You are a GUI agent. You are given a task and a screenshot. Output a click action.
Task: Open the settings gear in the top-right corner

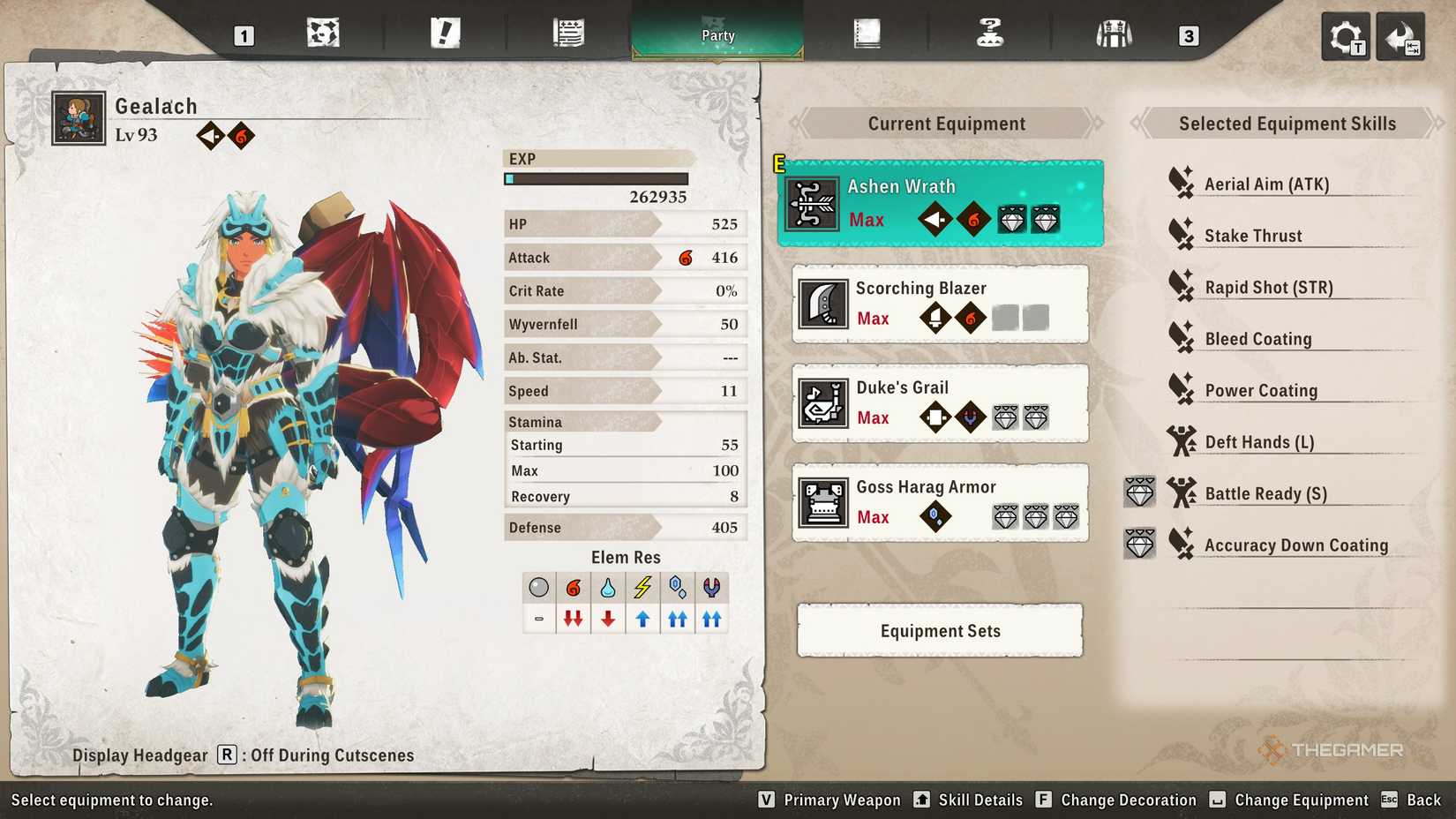click(1345, 36)
